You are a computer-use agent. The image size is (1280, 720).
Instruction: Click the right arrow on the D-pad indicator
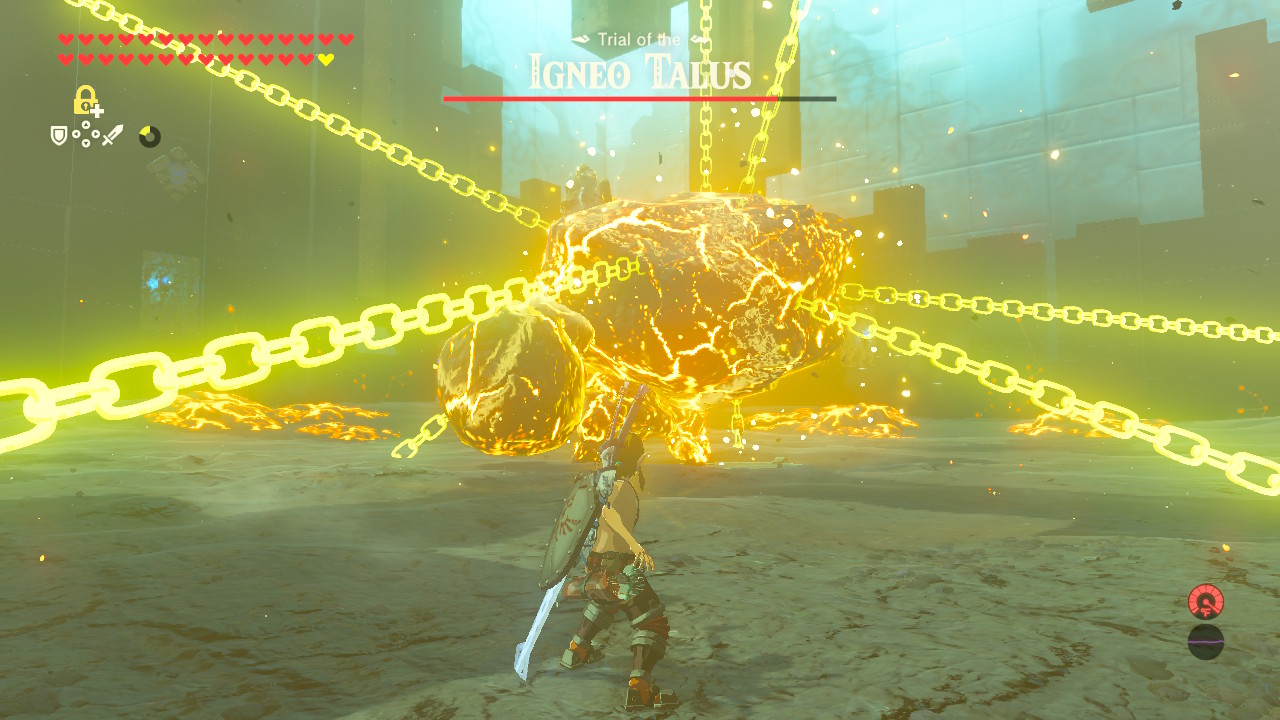pyautogui.click(x=96, y=132)
